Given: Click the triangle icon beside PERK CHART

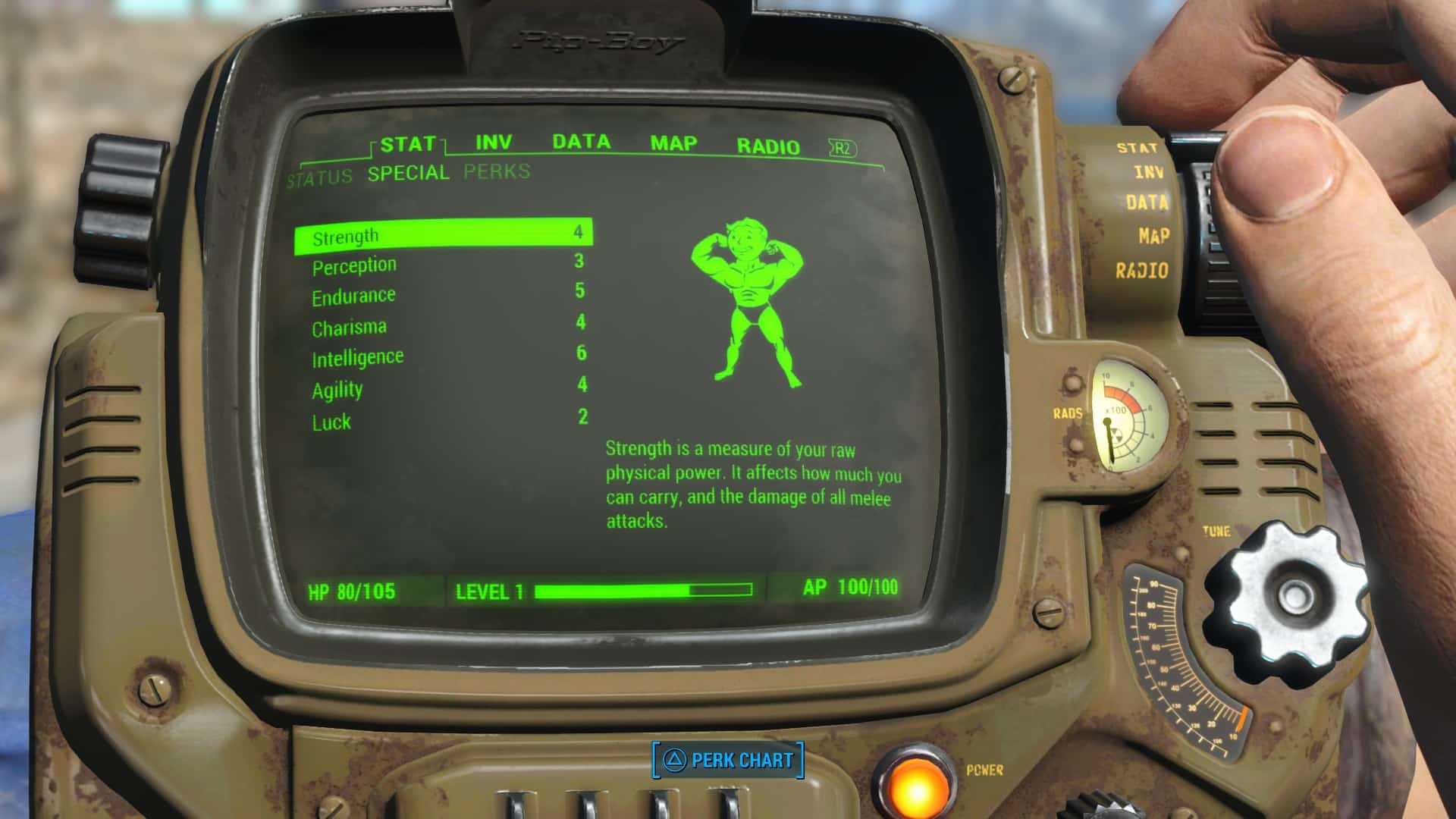Looking at the screenshot, I should [676, 760].
